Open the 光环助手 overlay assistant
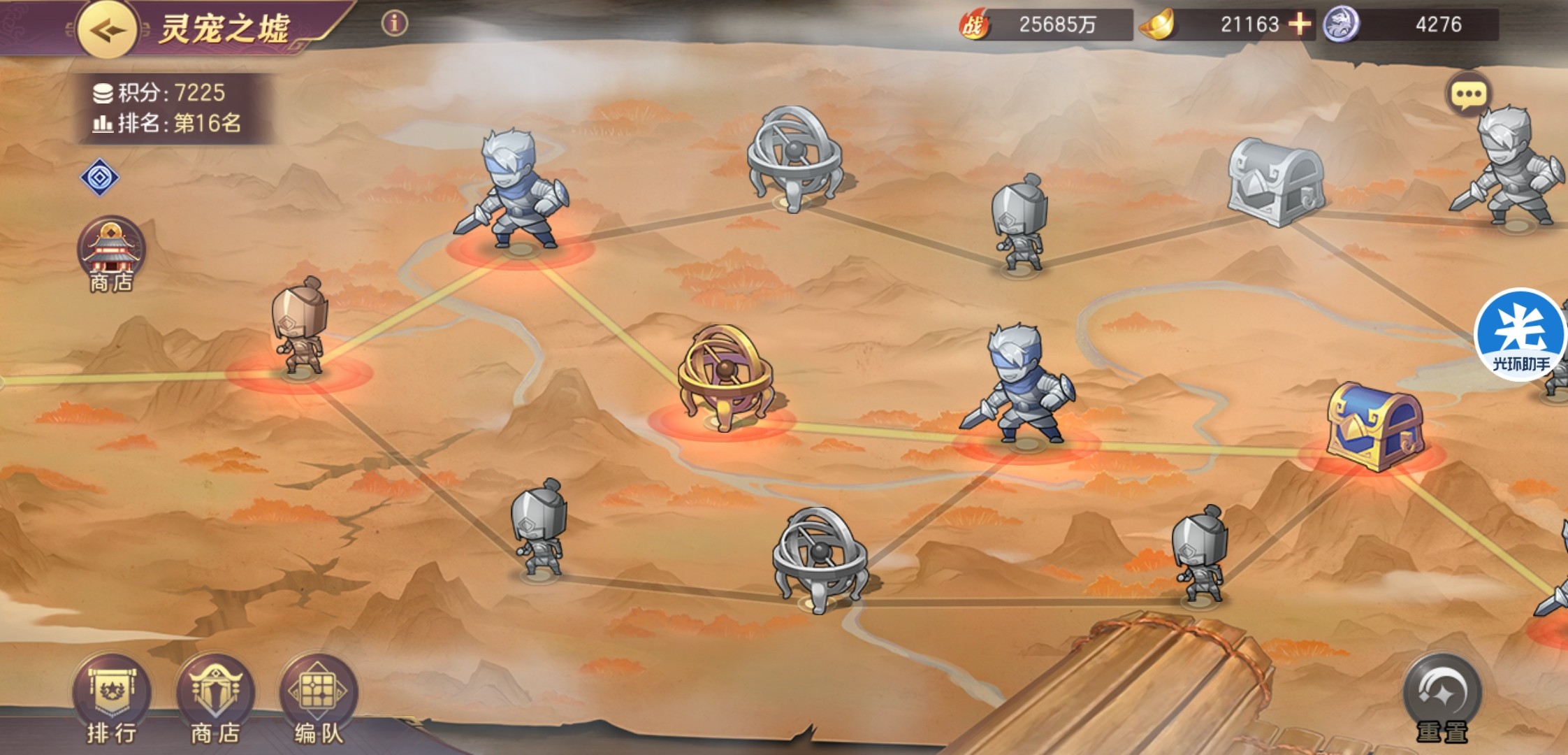This screenshot has height=755, width=1568. (1521, 334)
